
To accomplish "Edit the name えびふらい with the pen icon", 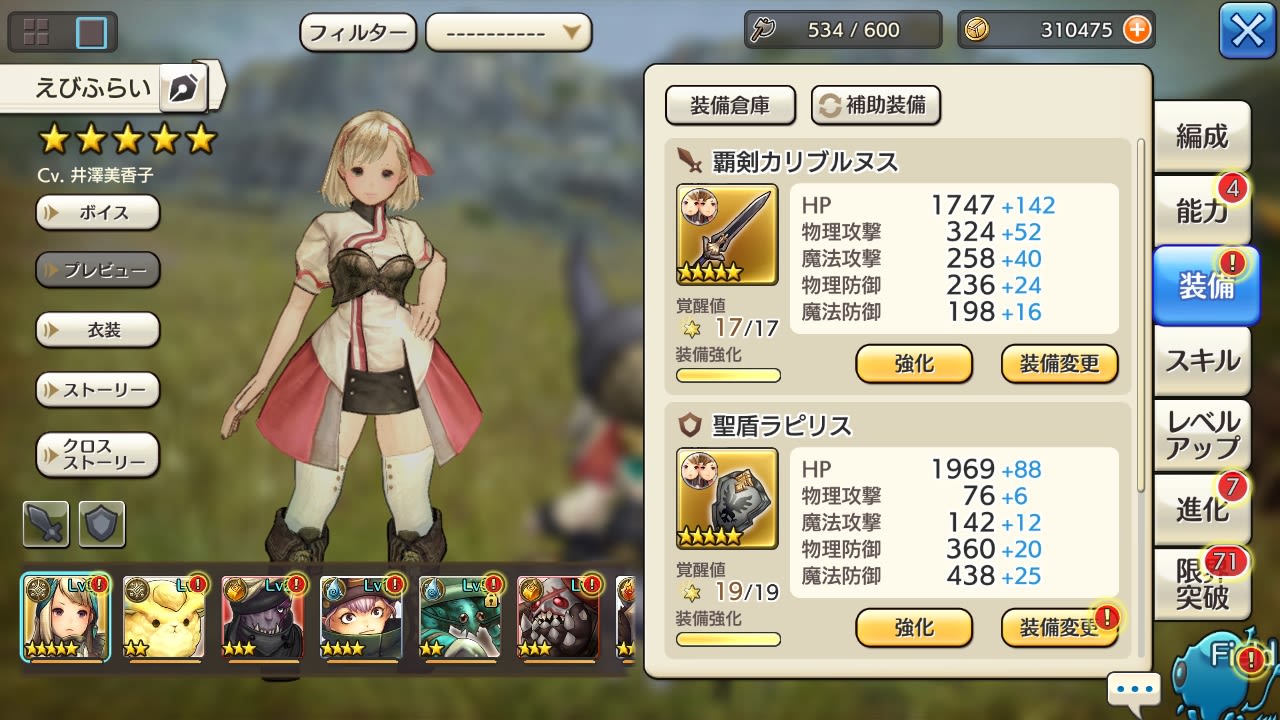I will point(183,89).
